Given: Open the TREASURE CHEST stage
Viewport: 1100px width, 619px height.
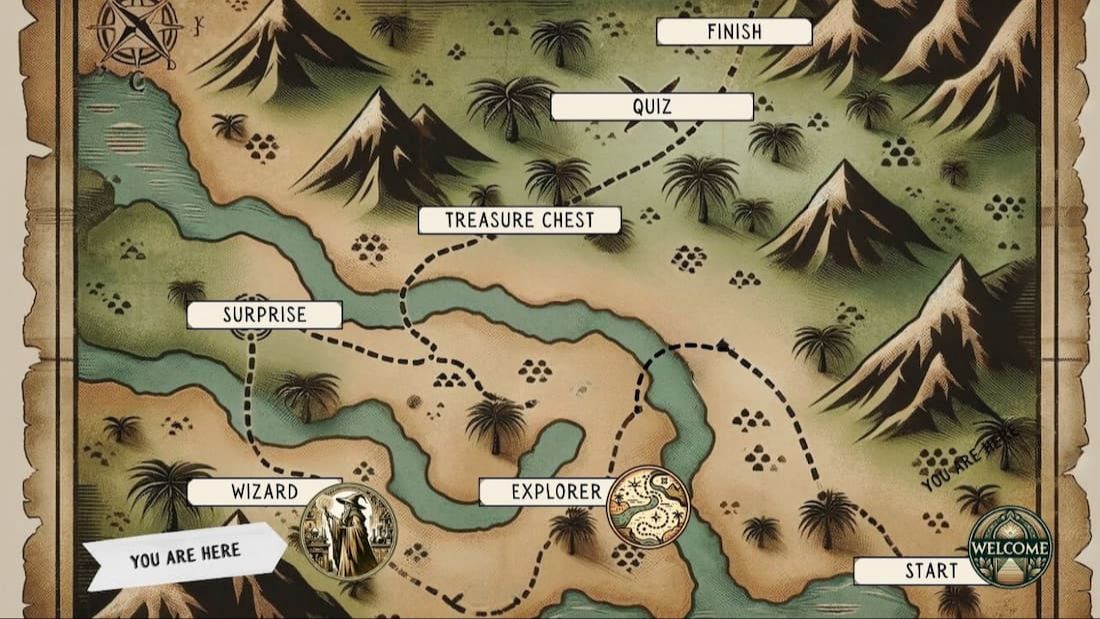Looking at the screenshot, I should pos(519,220).
